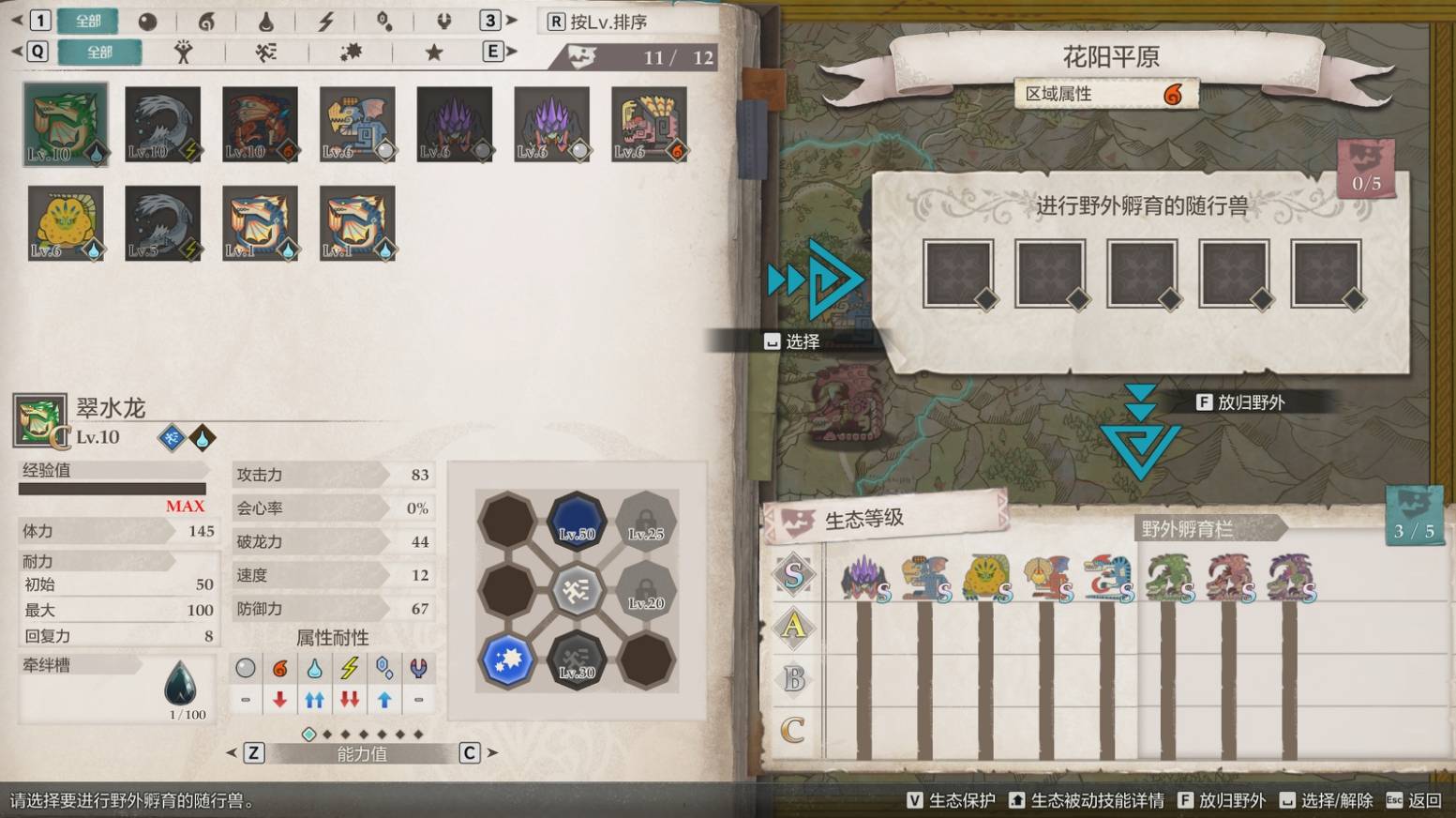Select the Lv.6 pink fire monster tile
The width and height of the screenshot is (1456, 818).
[649, 124]
